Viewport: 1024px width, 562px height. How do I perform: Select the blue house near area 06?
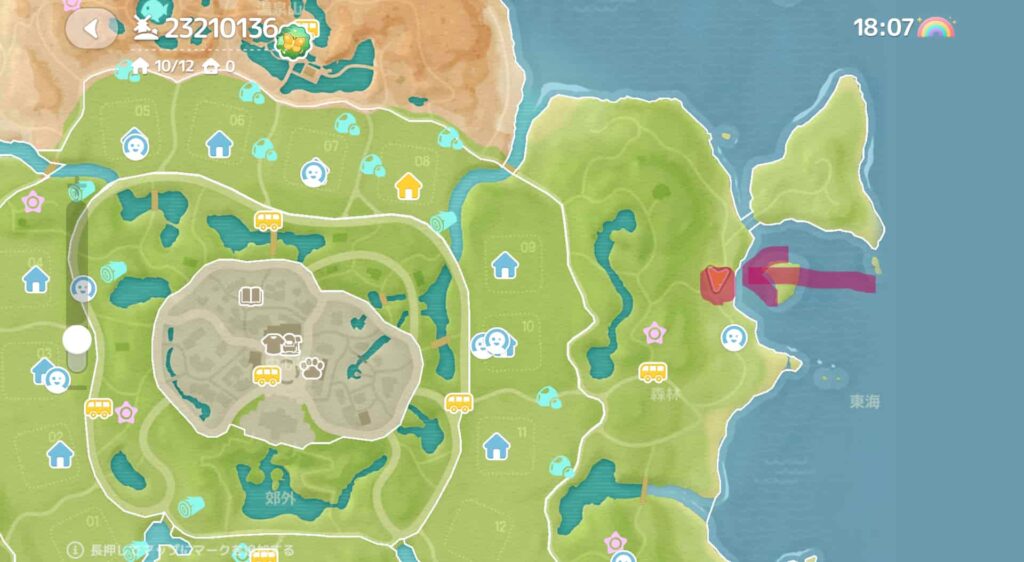tap(219, 145)
